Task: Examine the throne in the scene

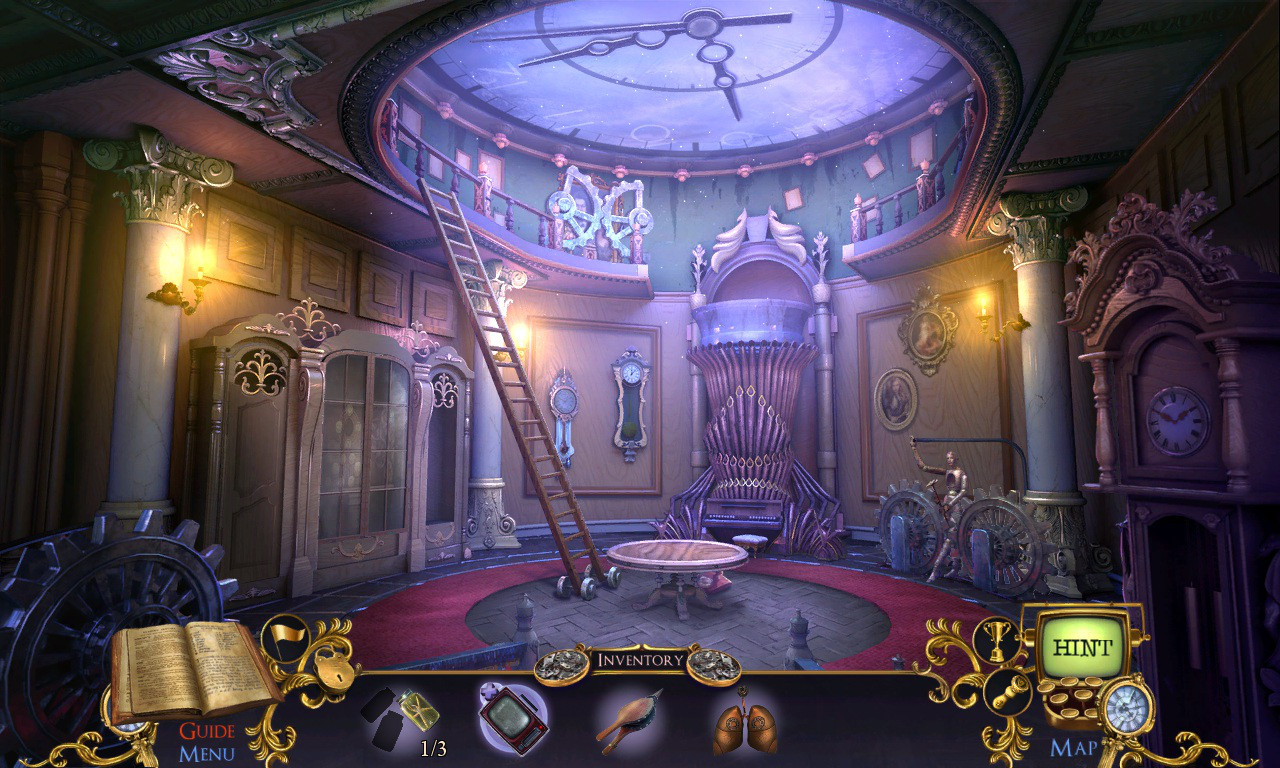Action: pos(752,450)
